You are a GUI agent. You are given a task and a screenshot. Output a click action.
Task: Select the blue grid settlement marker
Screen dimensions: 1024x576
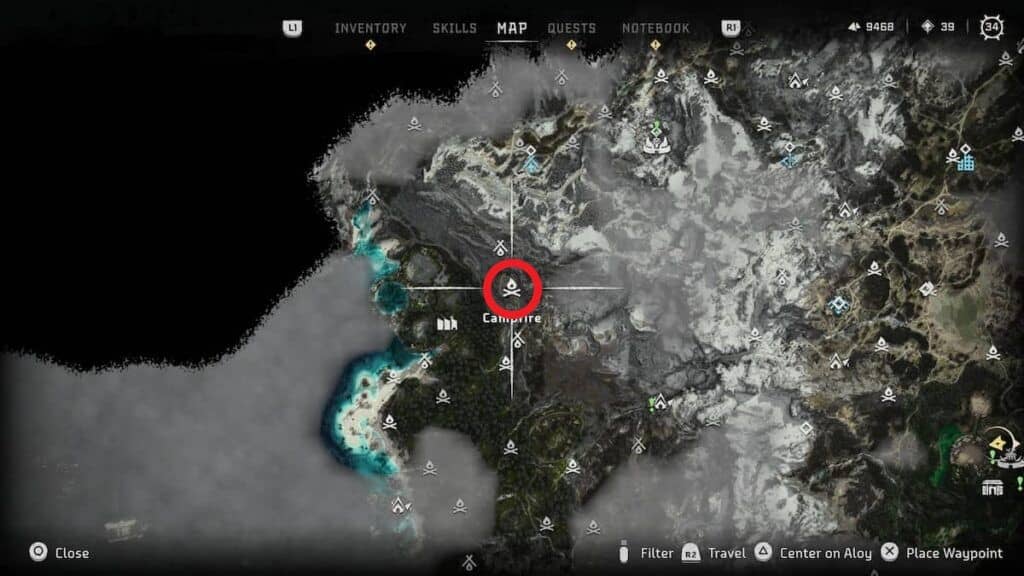click(965, 160)
